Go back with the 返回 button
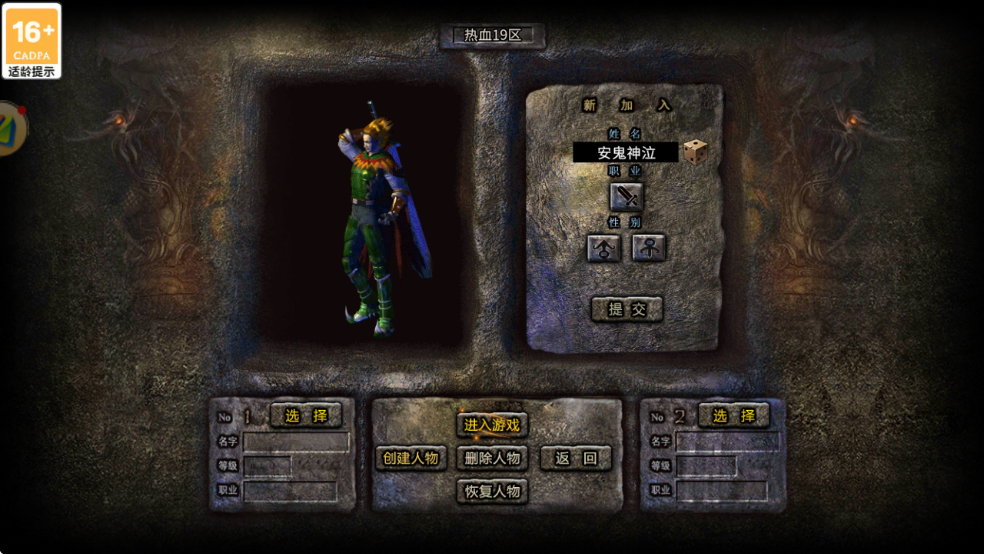 (x=576, y=458)
